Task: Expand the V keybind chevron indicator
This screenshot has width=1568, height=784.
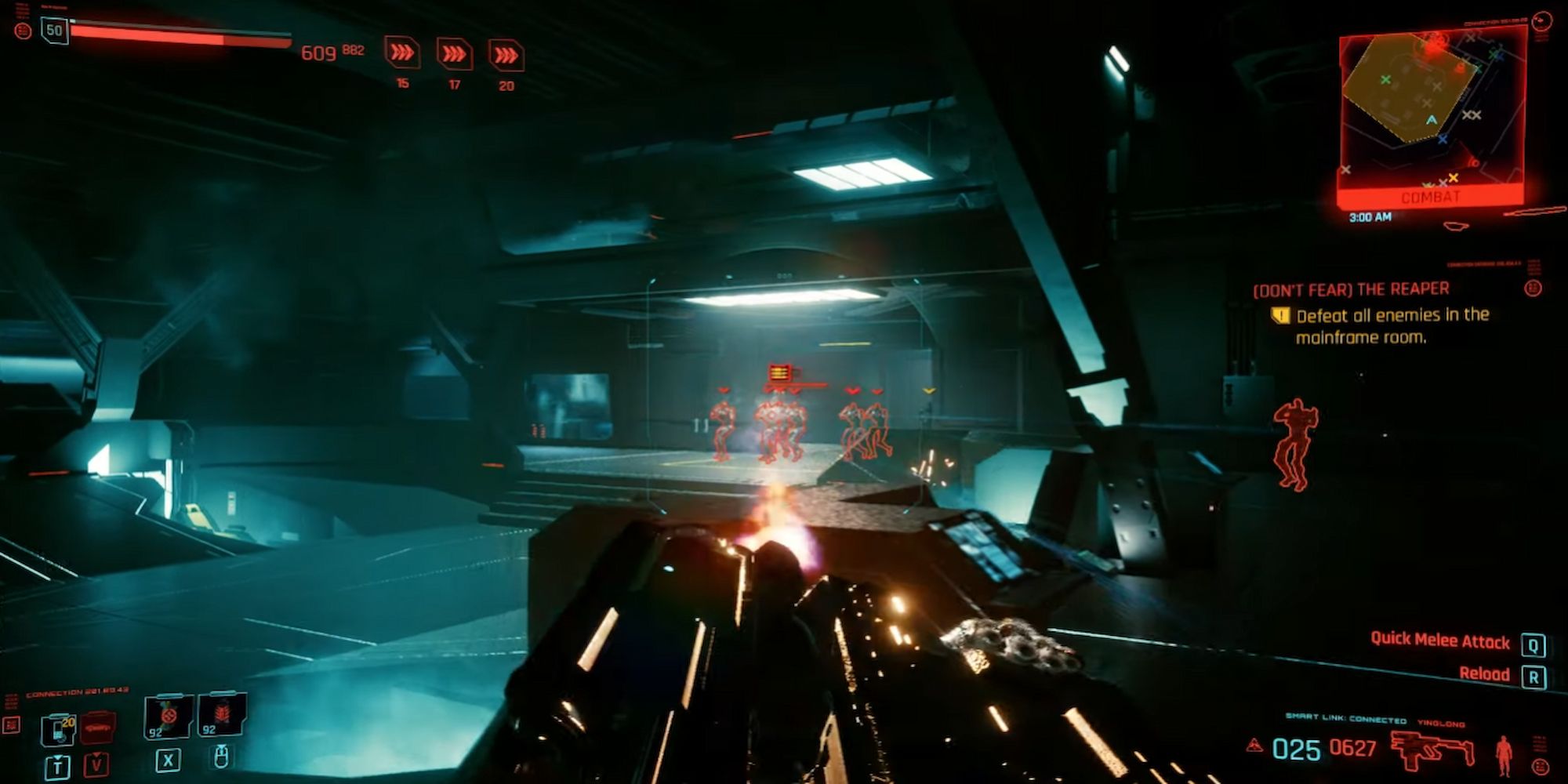Action: pyautogui.click(x=97, y=764)
